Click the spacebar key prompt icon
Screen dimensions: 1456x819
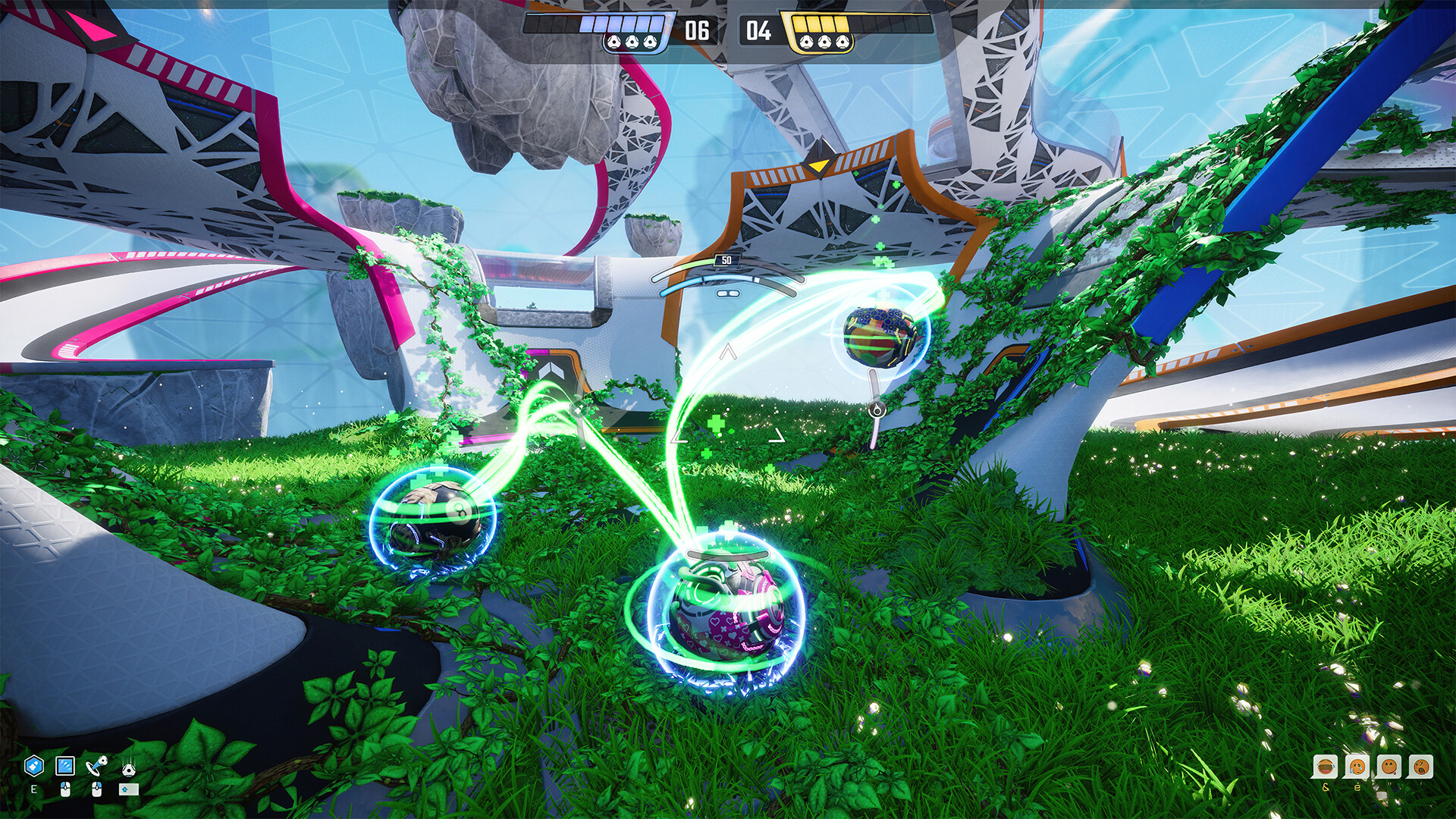coord(129,789)
